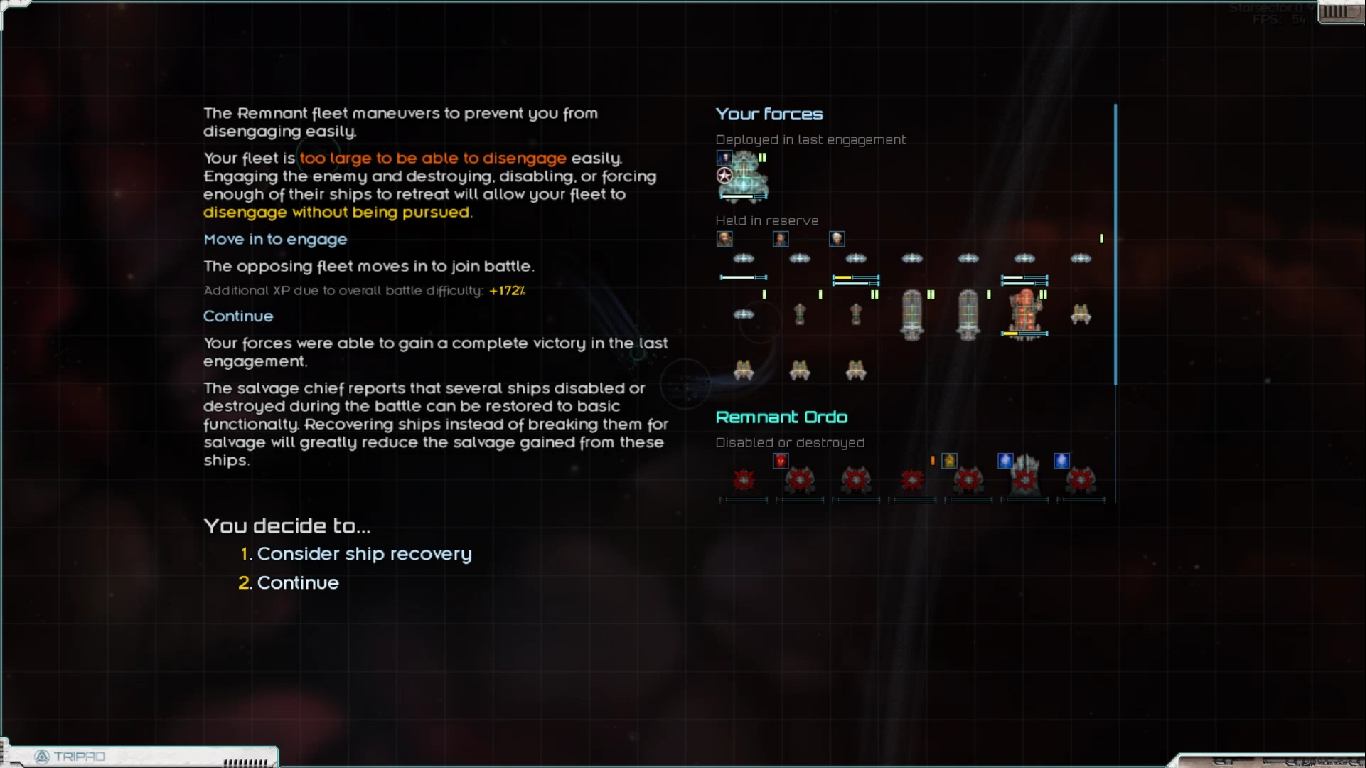This screenshot has width=1366, height=768.
Task: Select the large gray destroyed Remnant ship
Action: [x=1024, y=476]
